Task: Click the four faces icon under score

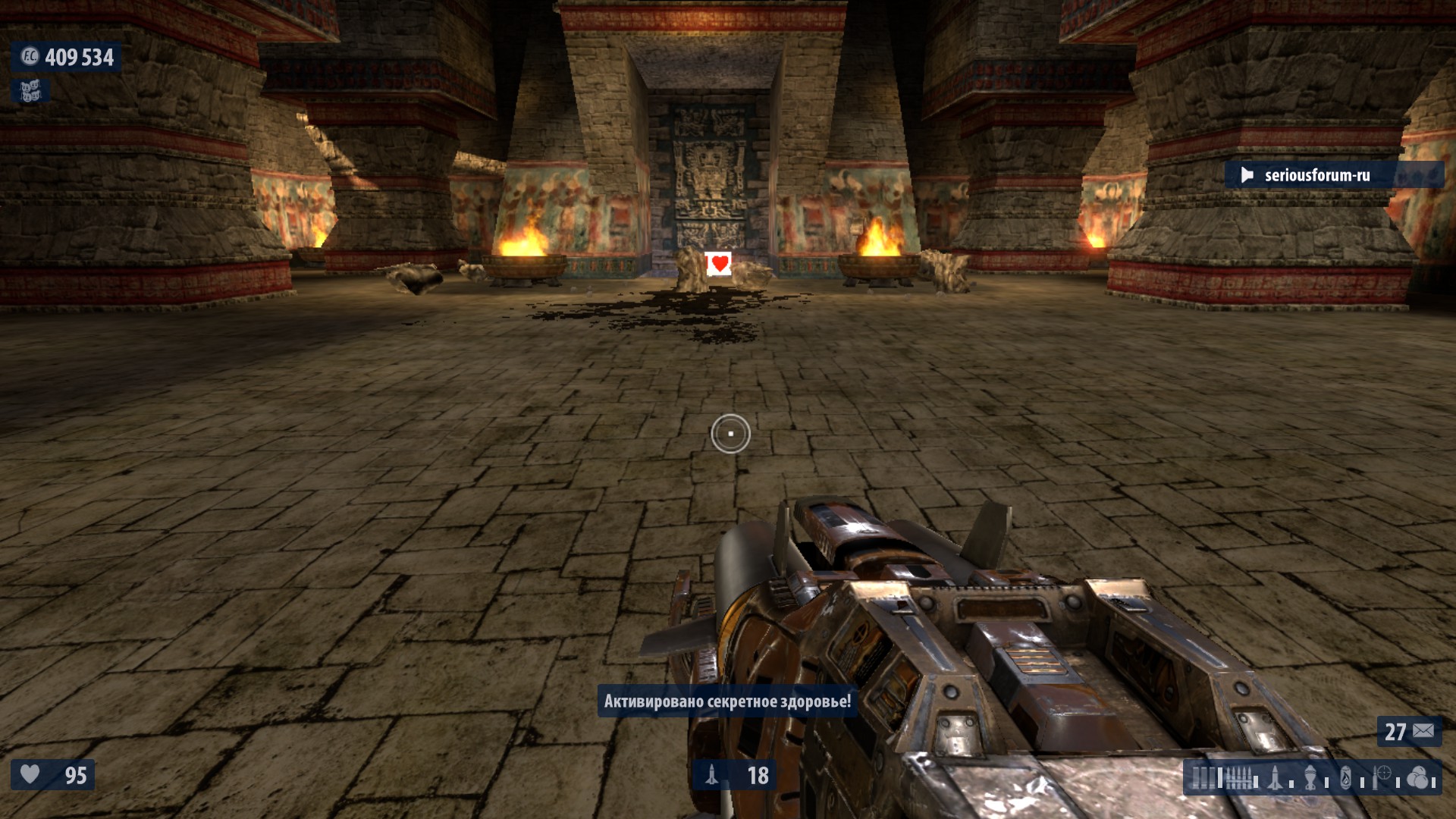Action: [30, 91]
